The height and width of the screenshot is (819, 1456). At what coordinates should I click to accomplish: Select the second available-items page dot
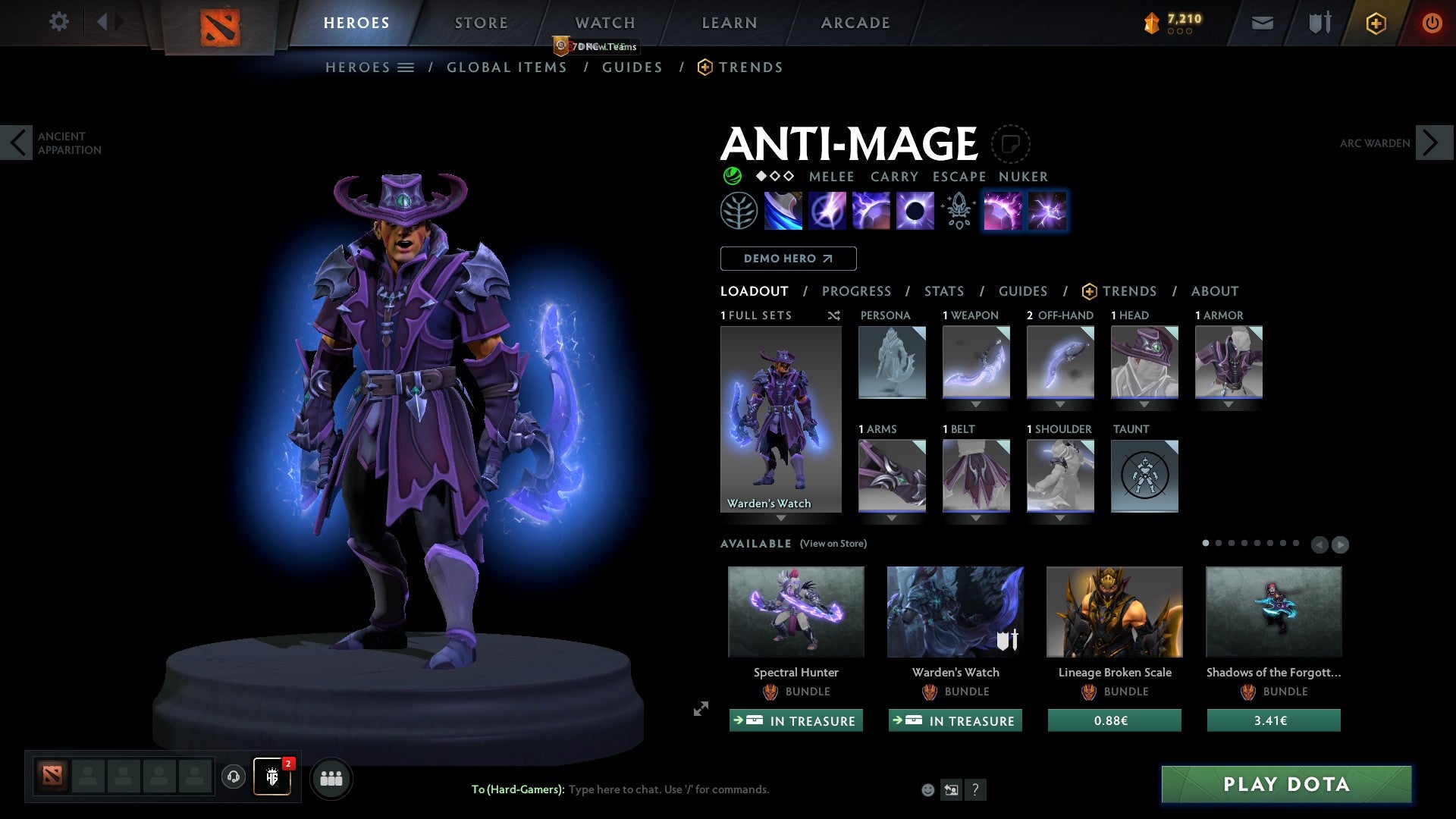pyautogui.click(x=1219, y=543)
